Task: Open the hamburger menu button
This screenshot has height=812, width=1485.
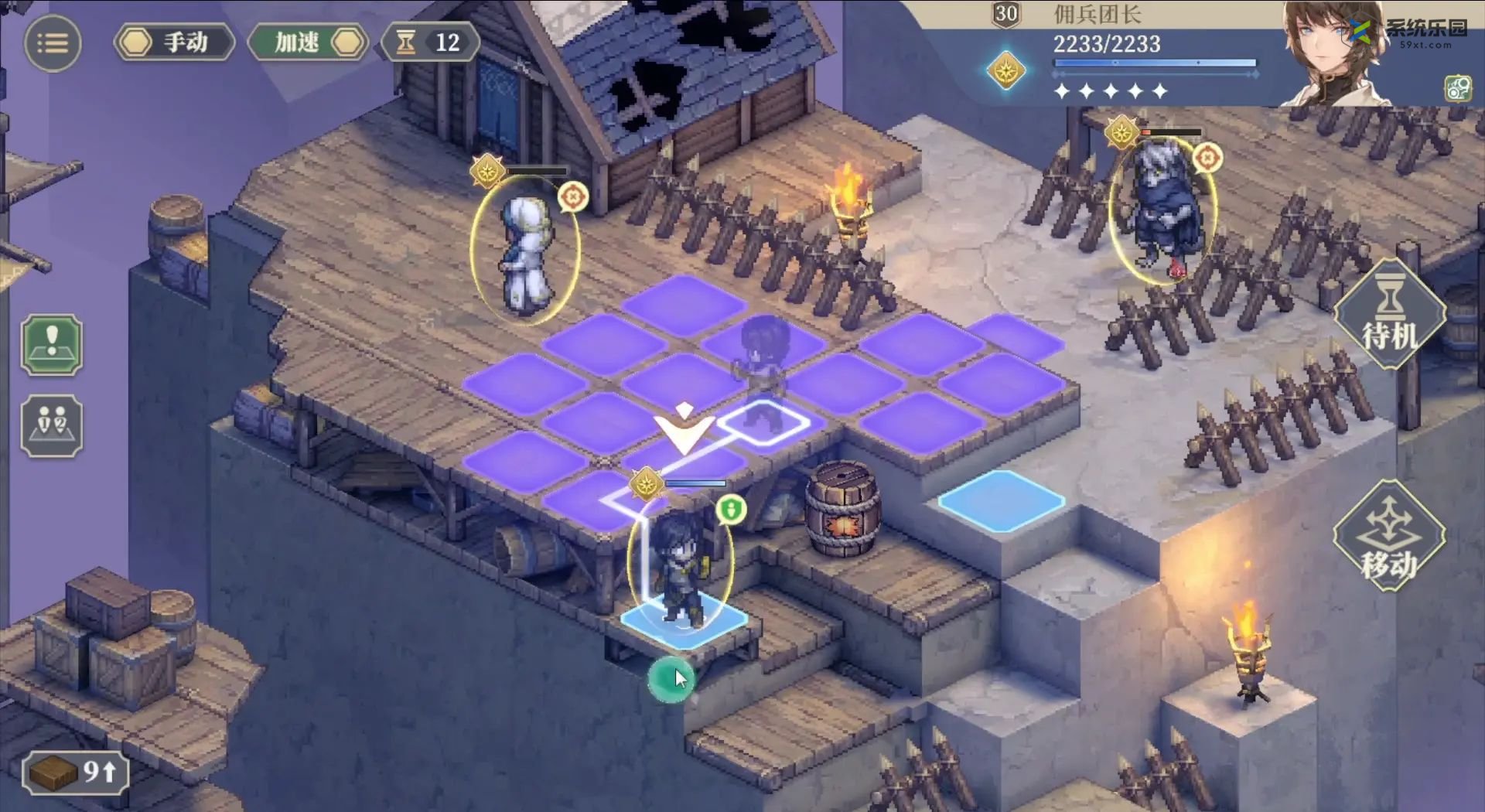Action: (x=53, y=43)
